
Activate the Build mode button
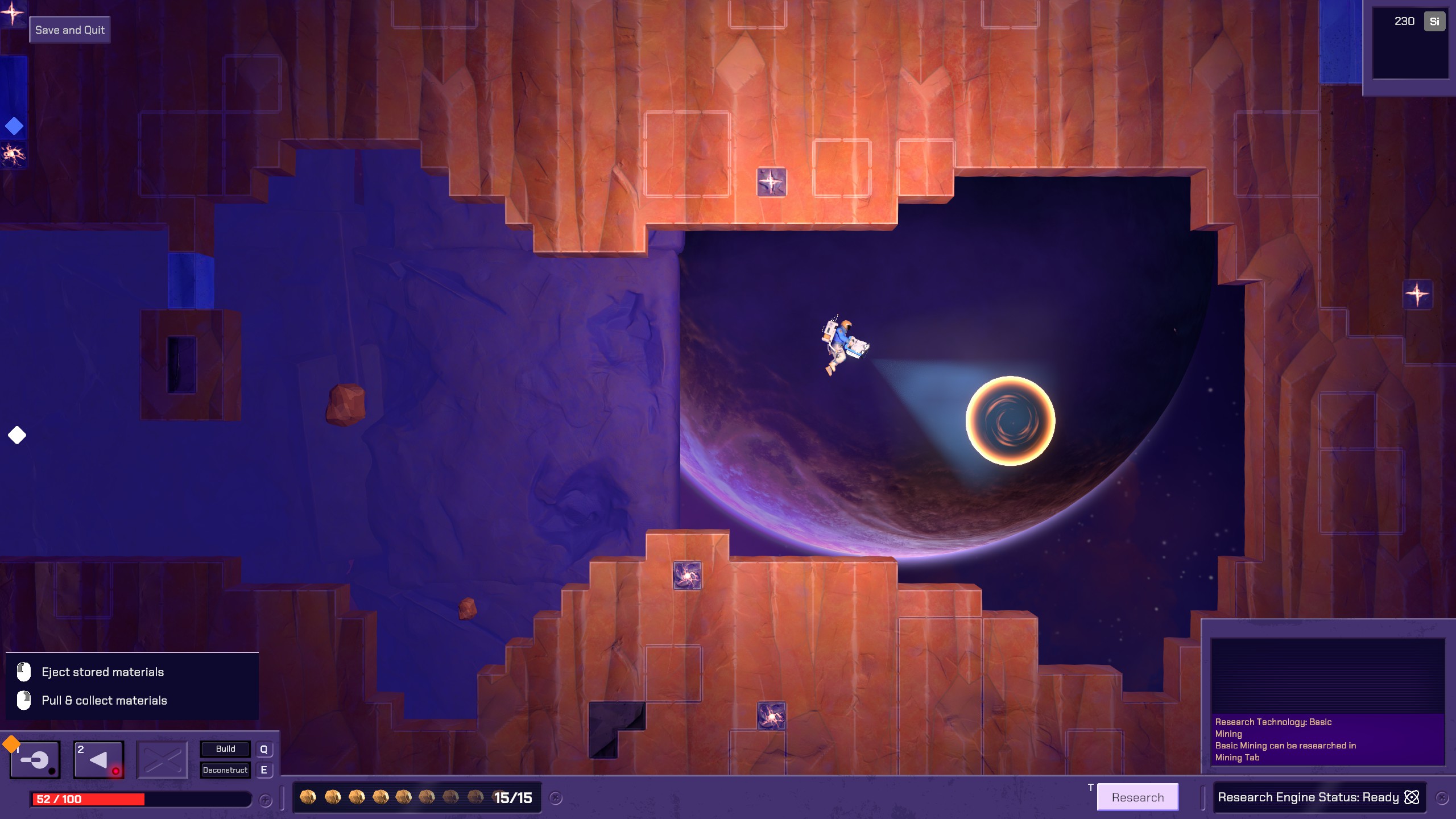click(225, 749)
